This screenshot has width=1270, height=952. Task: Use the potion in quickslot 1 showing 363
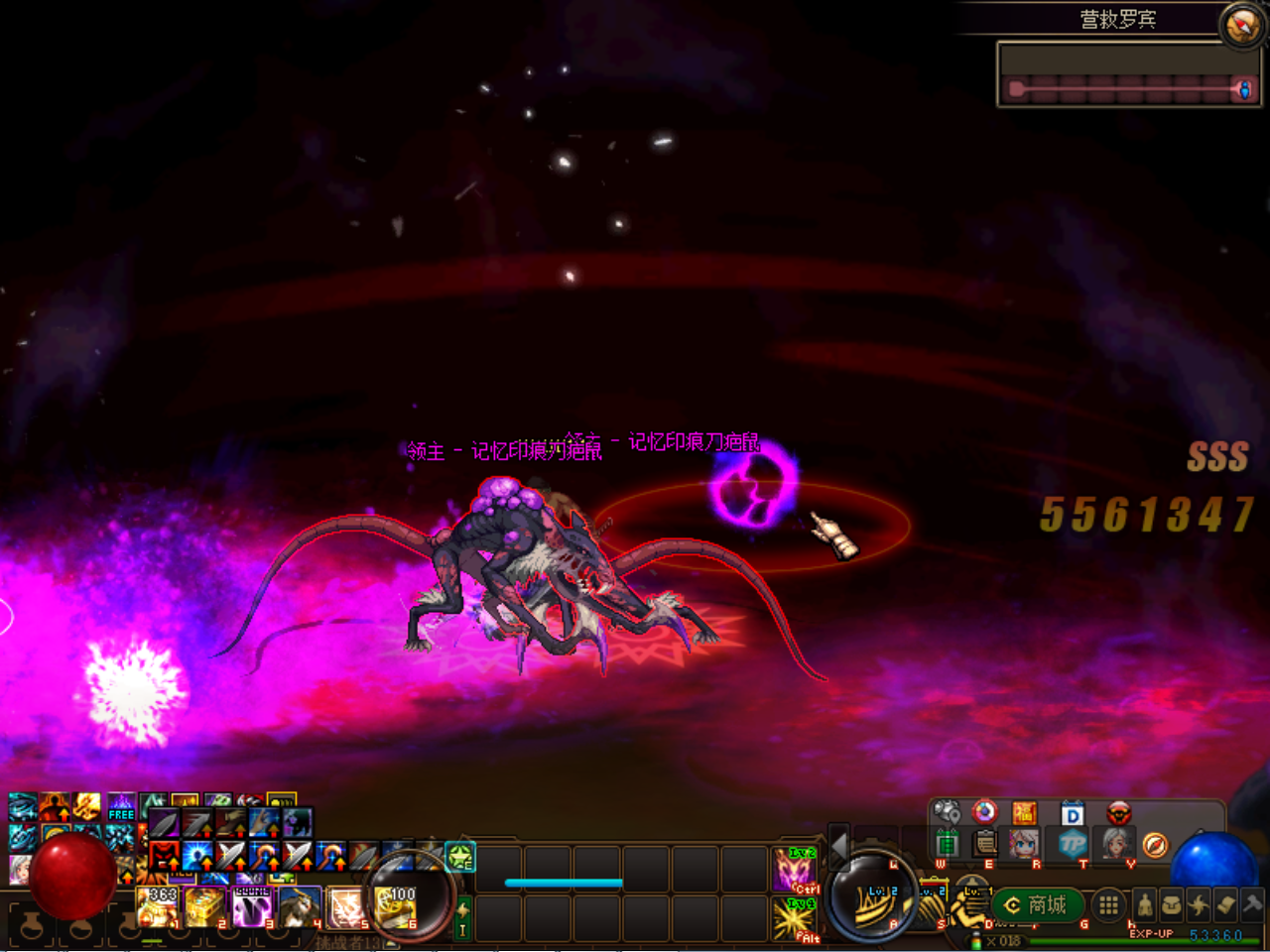[x=156, y=907]
